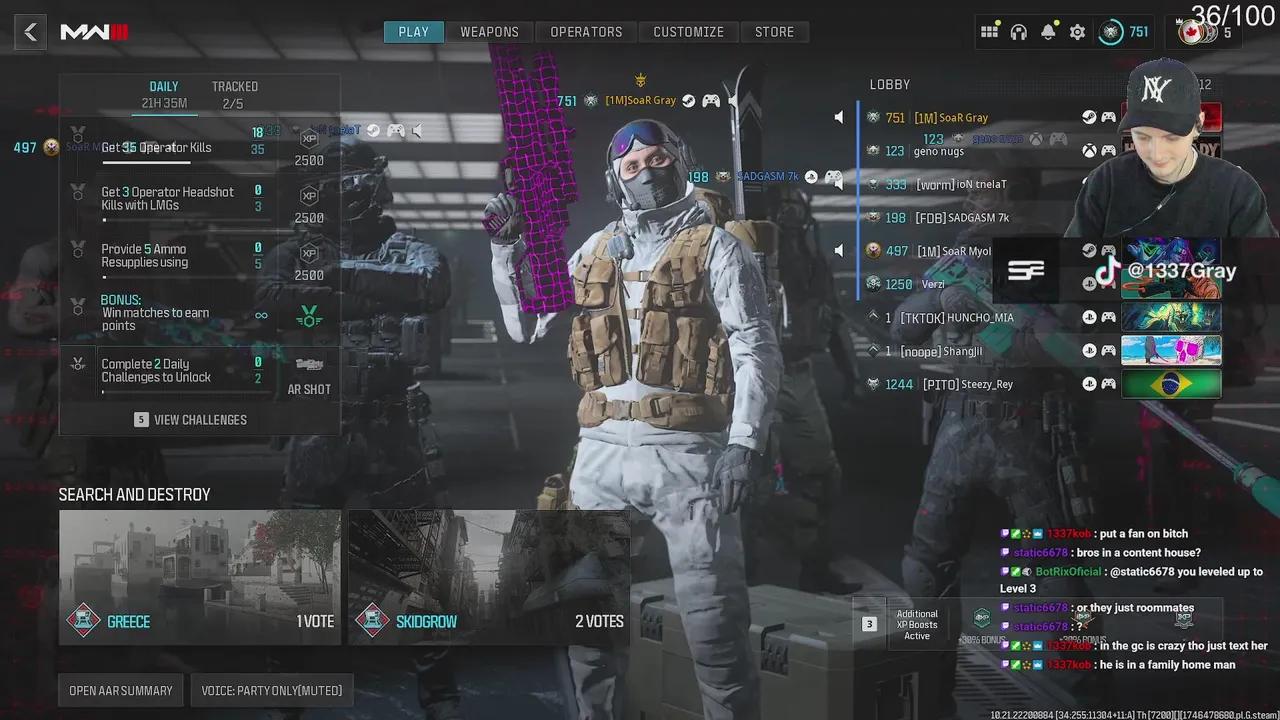
Task: Toggle the VOICE: PARTY ONLY(MUTED) setting
Action: [x=272, y=690]
